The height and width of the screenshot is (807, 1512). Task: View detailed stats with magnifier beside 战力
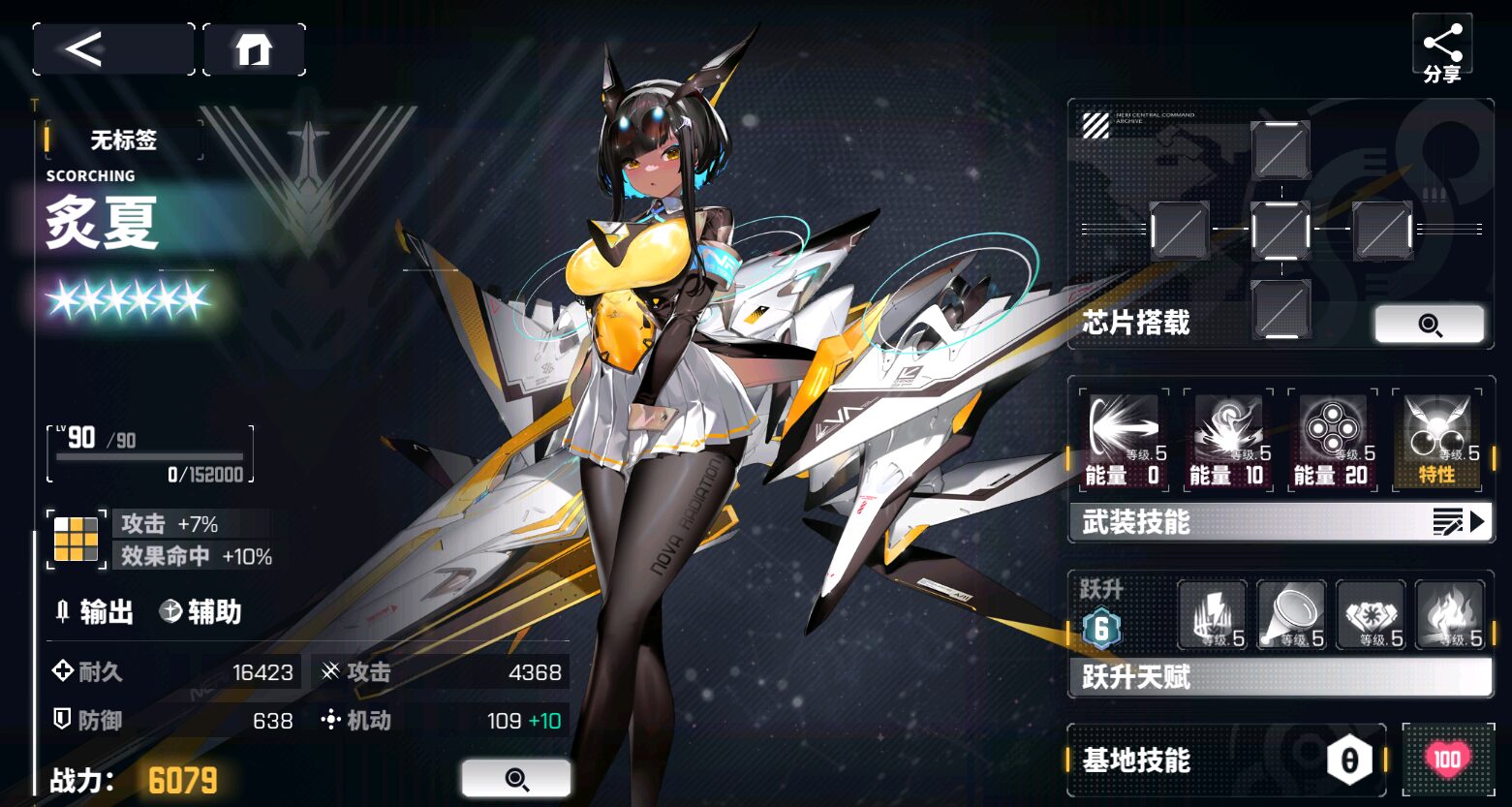coord(516,779)
